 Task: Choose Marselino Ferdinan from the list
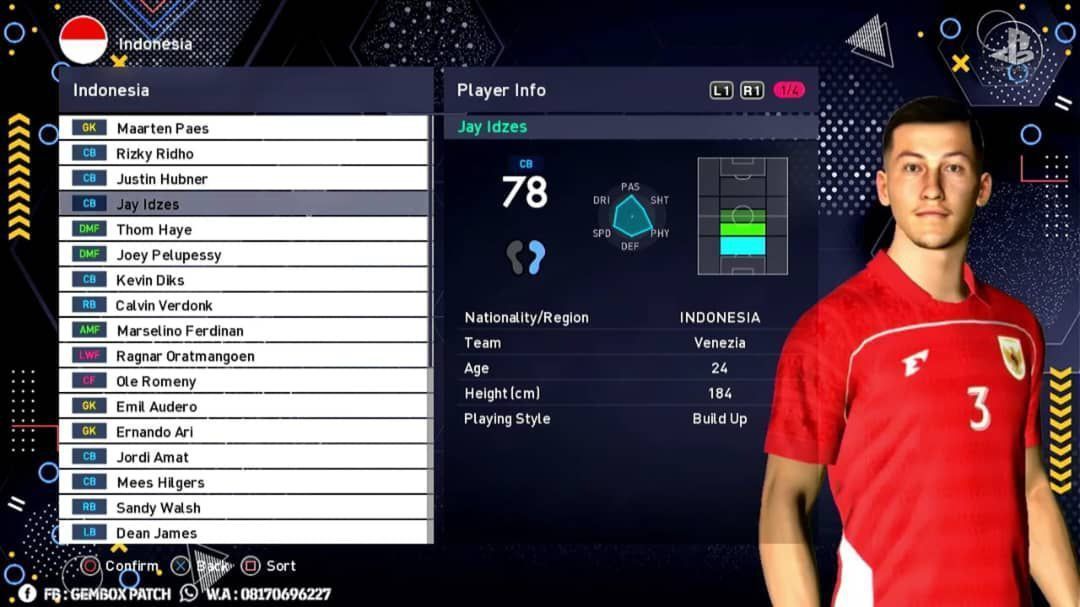tap(243, 331)
